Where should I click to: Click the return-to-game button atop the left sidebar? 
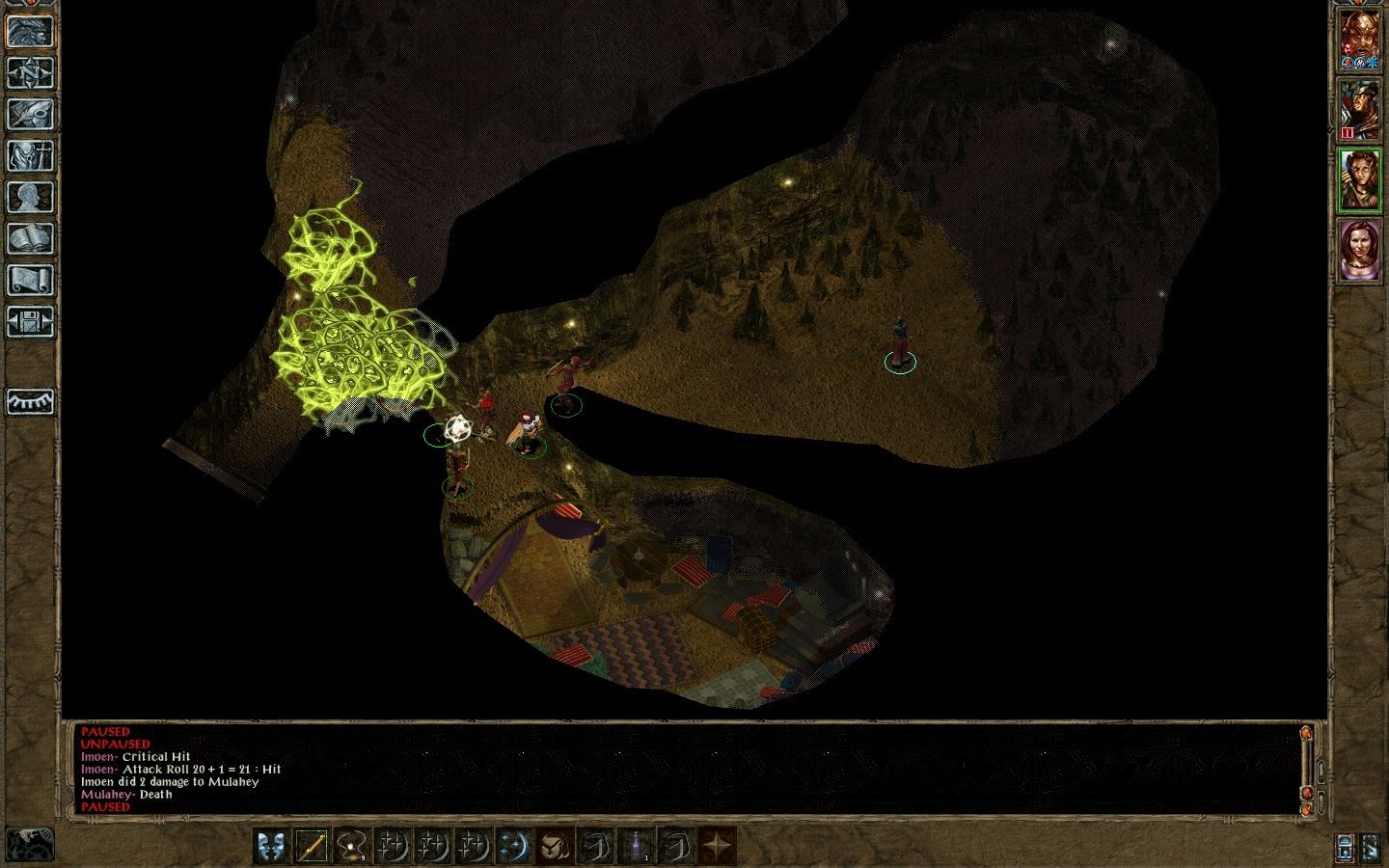pos(30,31)
